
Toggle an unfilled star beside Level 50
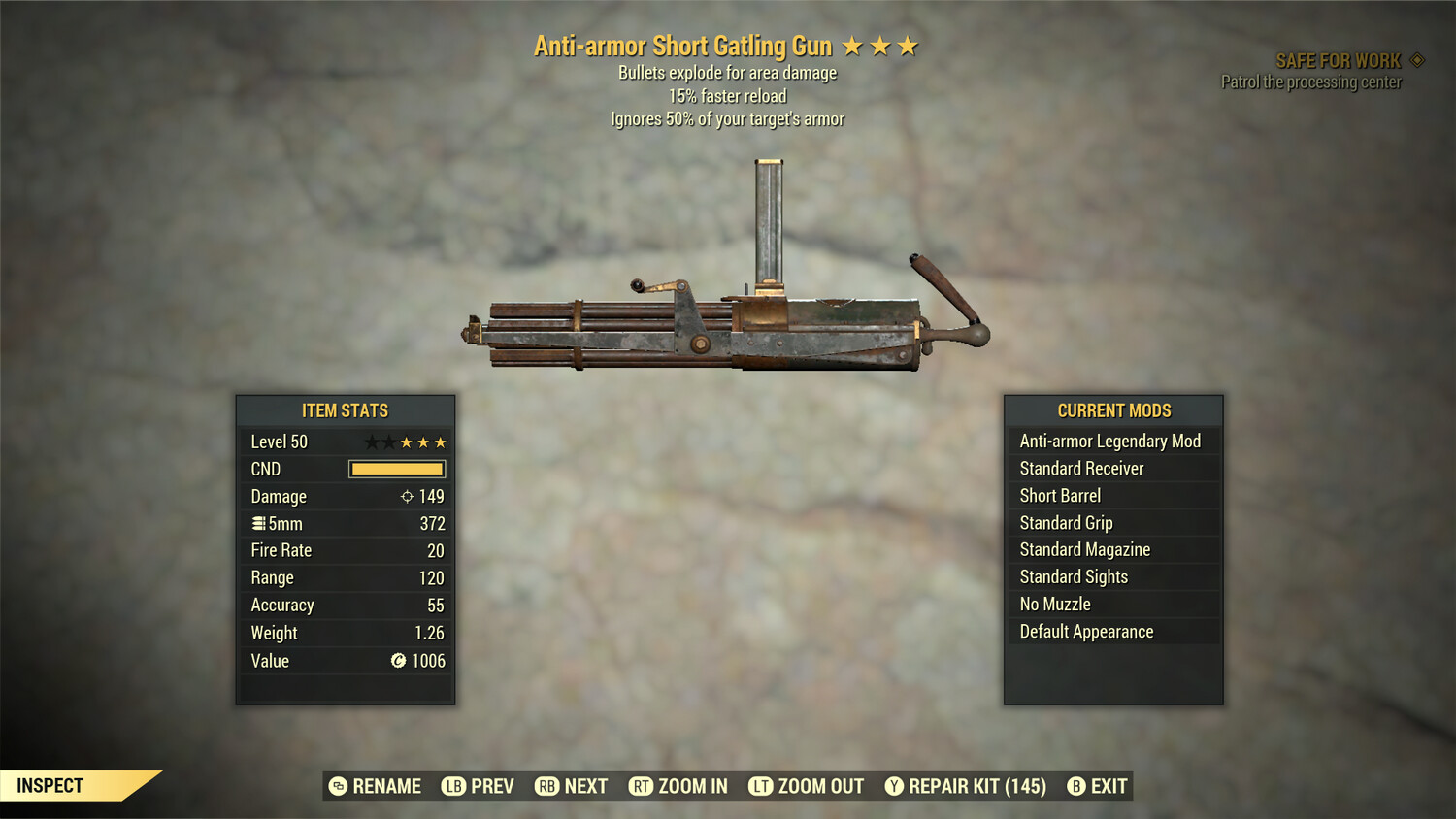point(374,441)
